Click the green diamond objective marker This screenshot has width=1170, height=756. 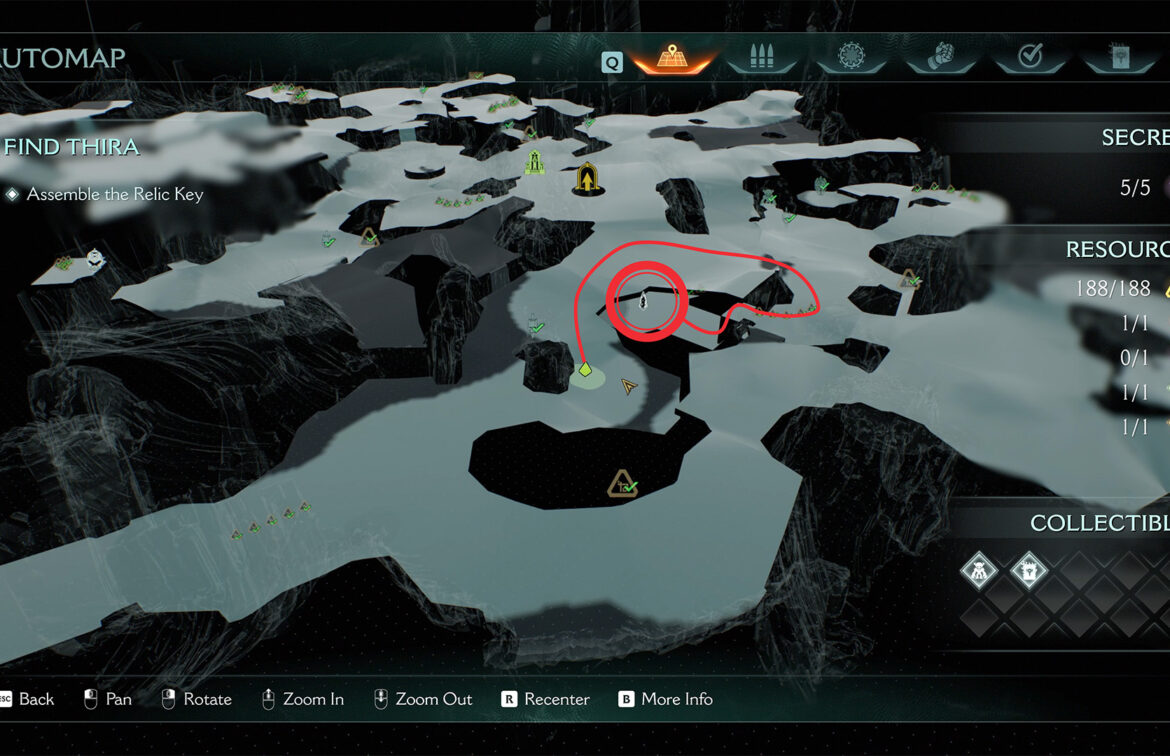click(x=585, y=371)
